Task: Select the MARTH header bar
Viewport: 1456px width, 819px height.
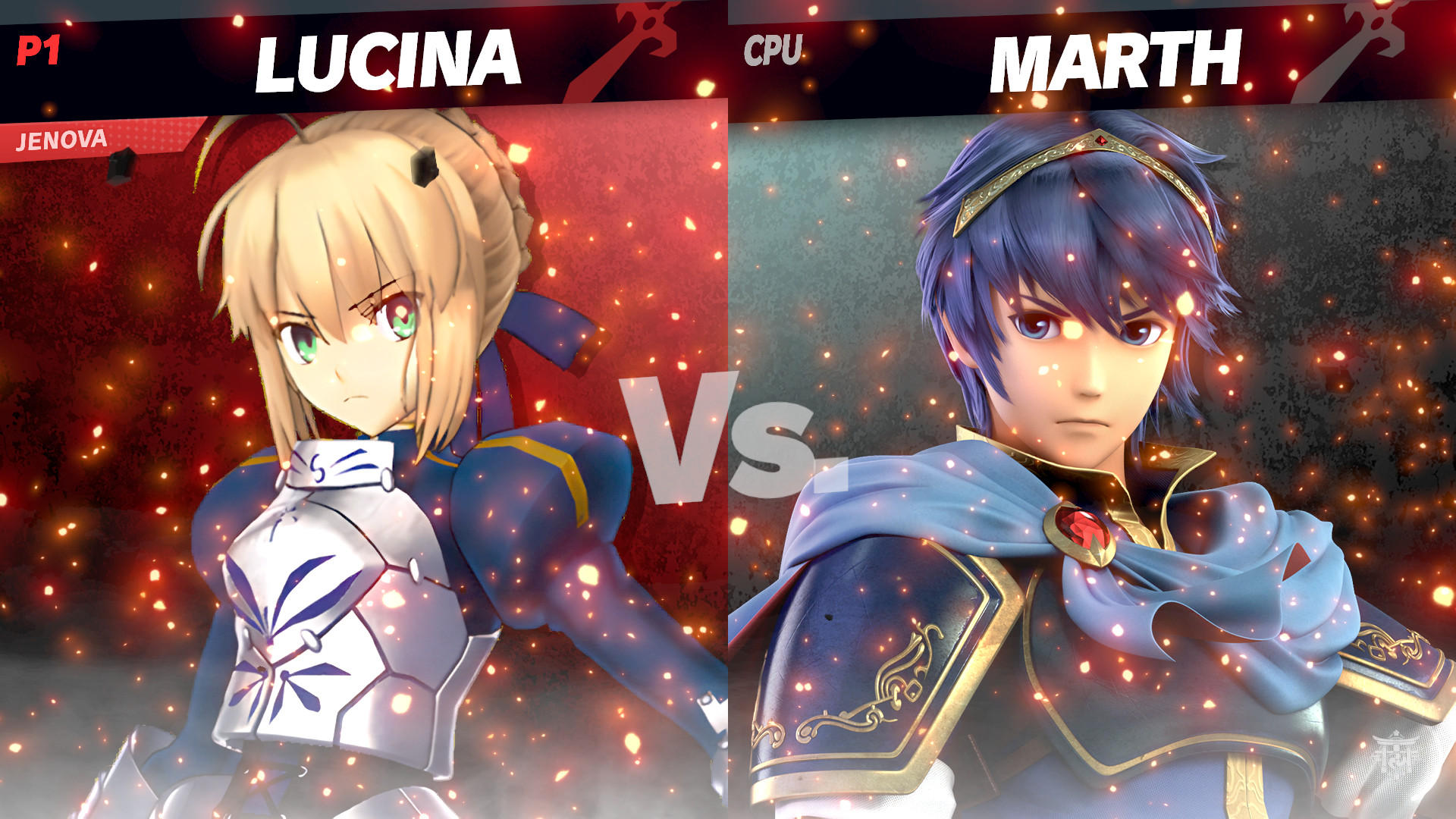Action: [x=1092, y=53]
